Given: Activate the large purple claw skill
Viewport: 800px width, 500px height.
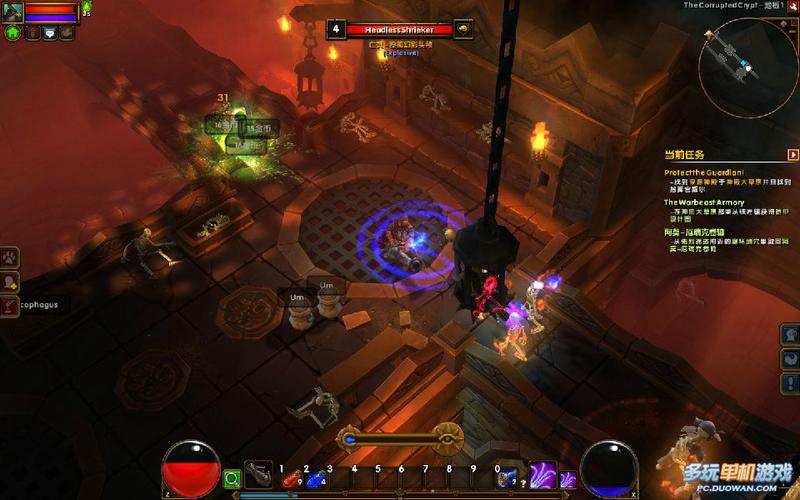Looking at the screenshot, I should point(543,475).
